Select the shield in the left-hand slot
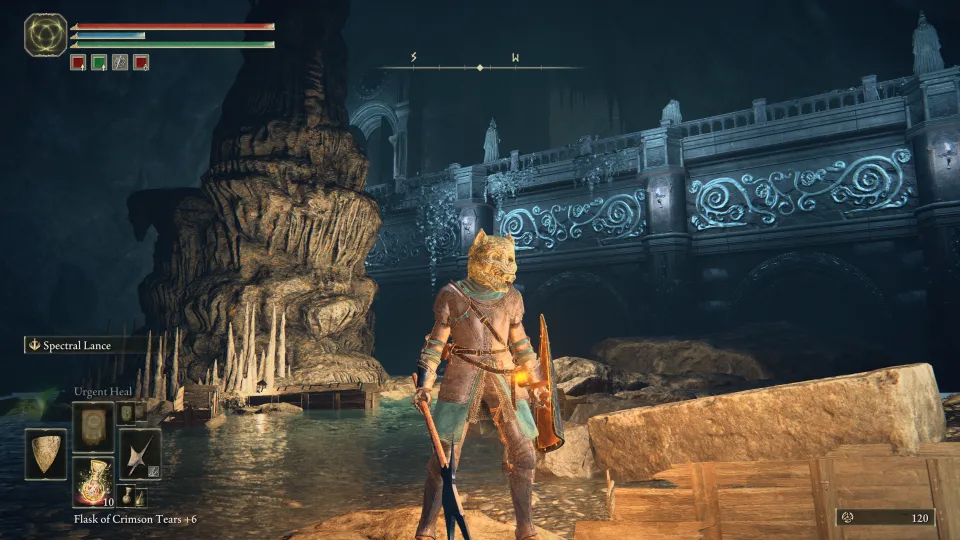 [46, 454]
